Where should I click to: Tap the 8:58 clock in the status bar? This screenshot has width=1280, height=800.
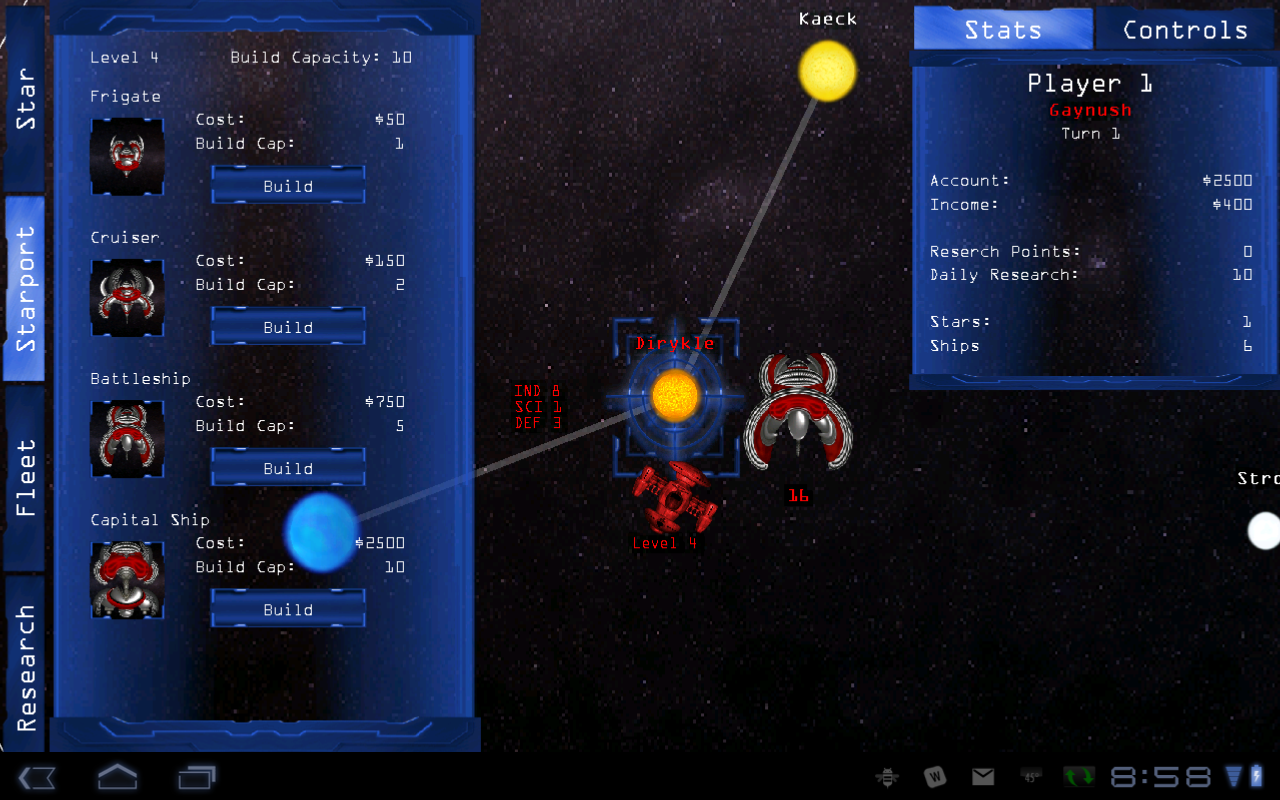[1160, 775]
